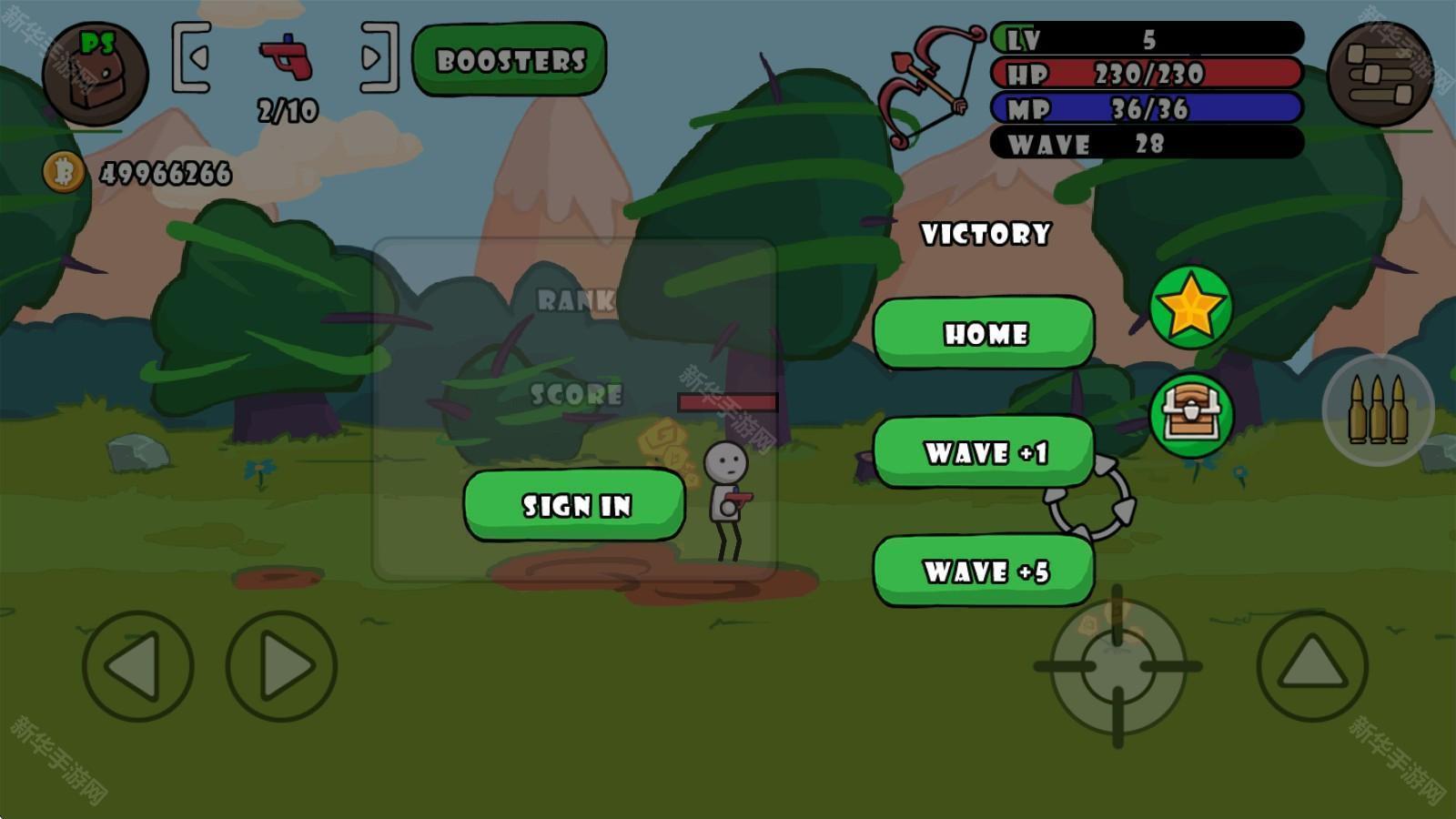The image size is (1456, 819).
Task: Open the treasure chest reward
Action: pos(1190,415)
